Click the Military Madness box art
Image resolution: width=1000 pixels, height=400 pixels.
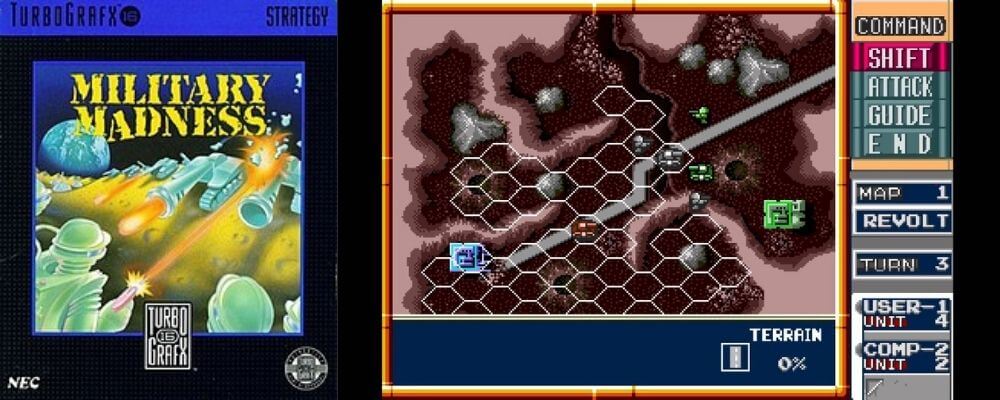click(168, 198)
